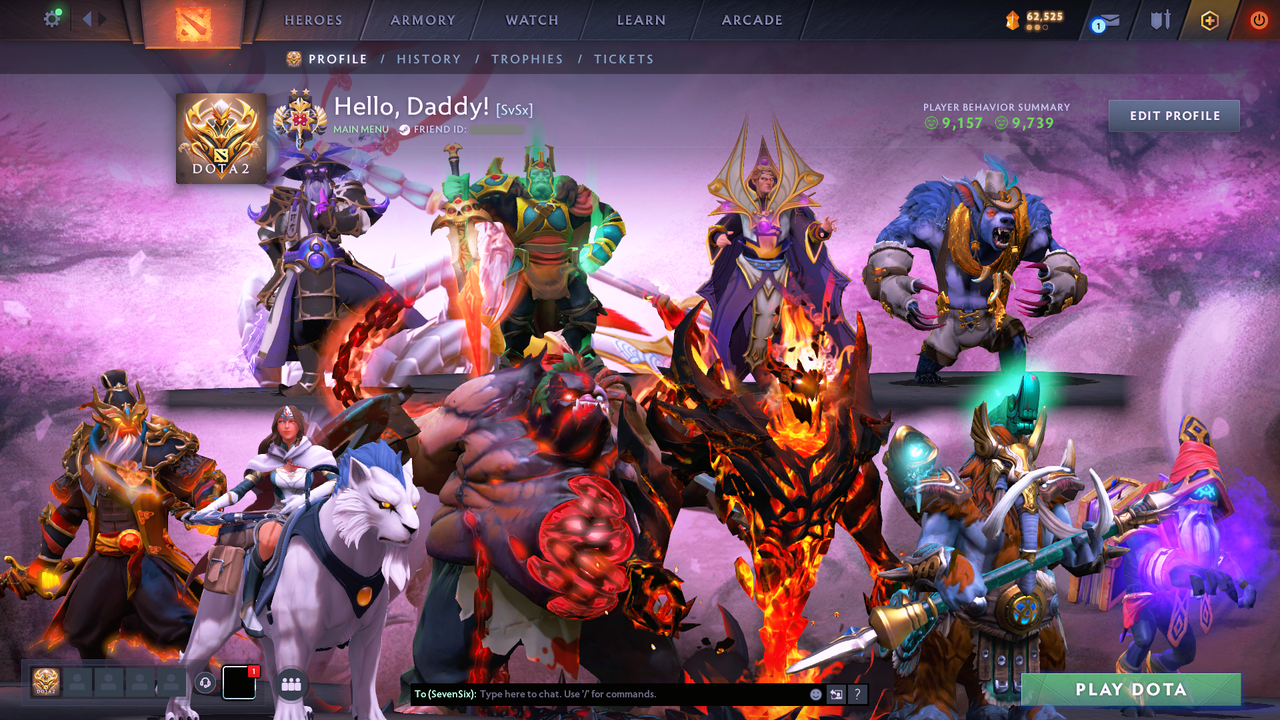
Task: Open the ARCADE section
Action: [751, 19]
